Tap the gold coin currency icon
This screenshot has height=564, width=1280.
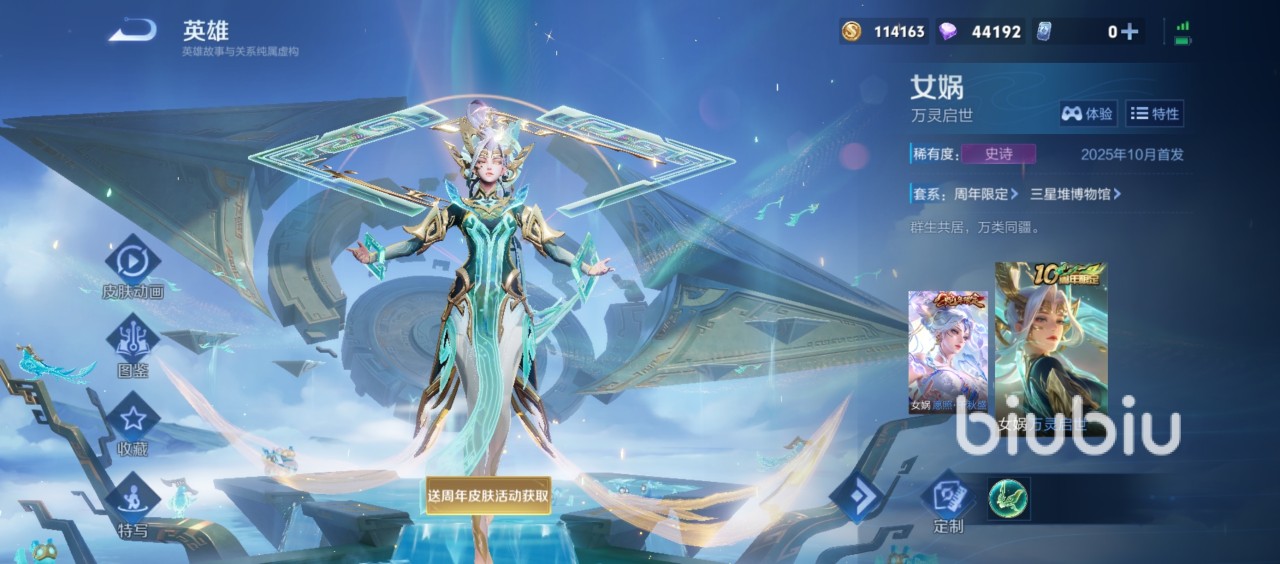click(x=851, y=32)
